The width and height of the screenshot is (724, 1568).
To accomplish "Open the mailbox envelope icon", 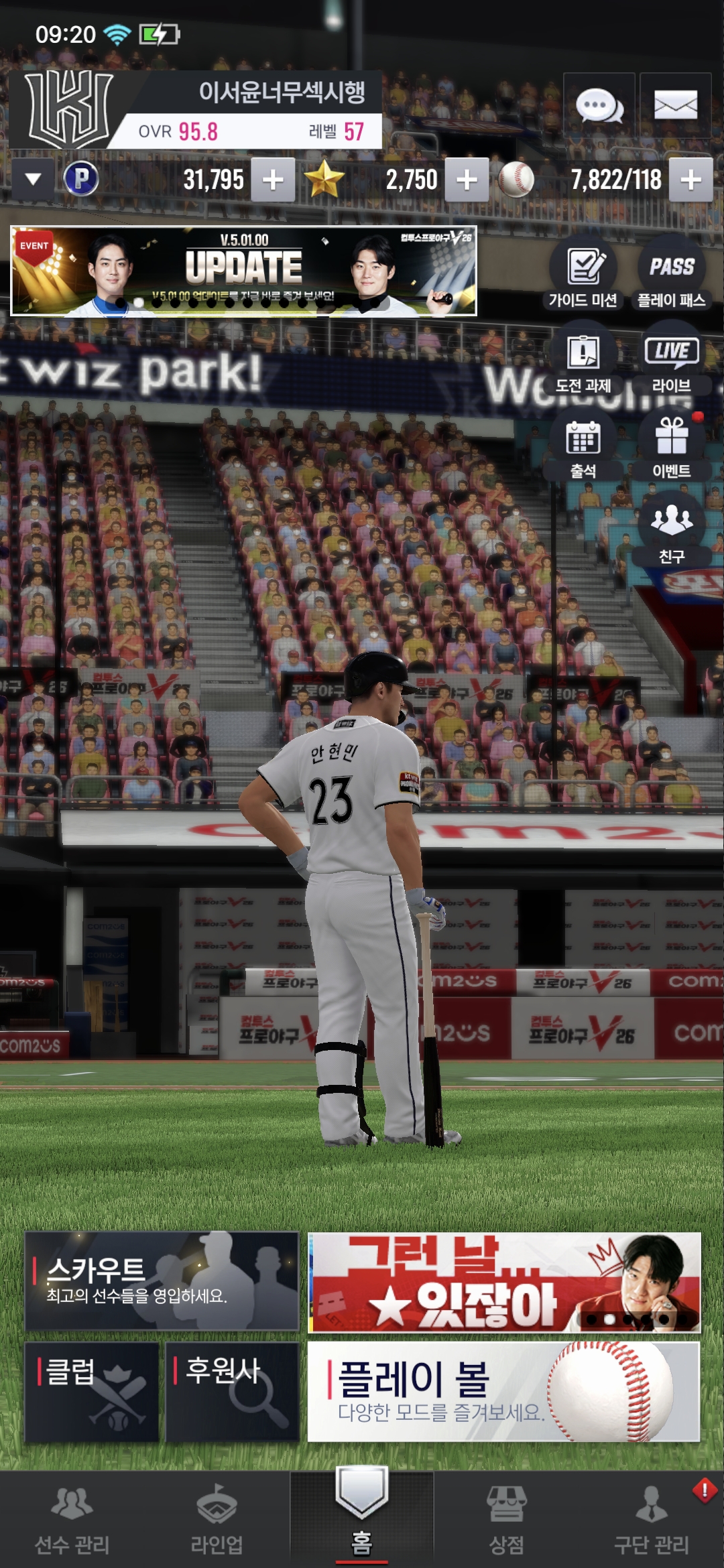I will coord(675,105).
